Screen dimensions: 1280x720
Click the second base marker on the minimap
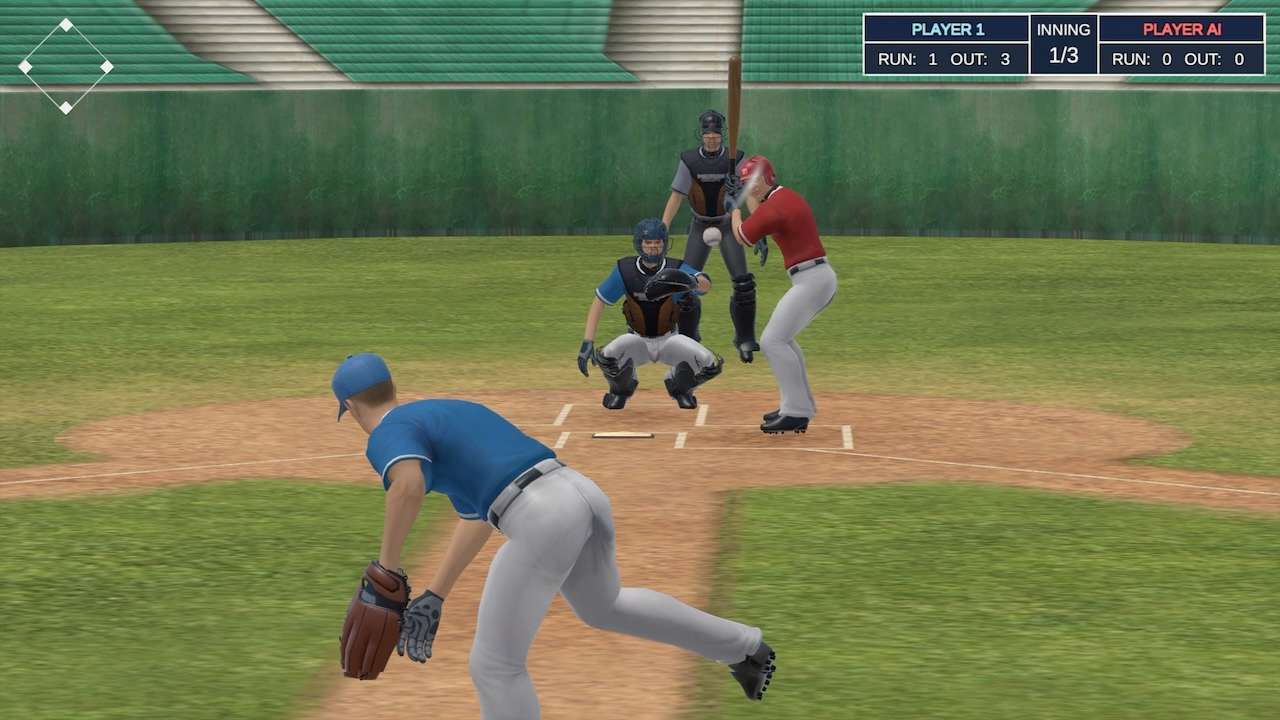coord(66,25)
